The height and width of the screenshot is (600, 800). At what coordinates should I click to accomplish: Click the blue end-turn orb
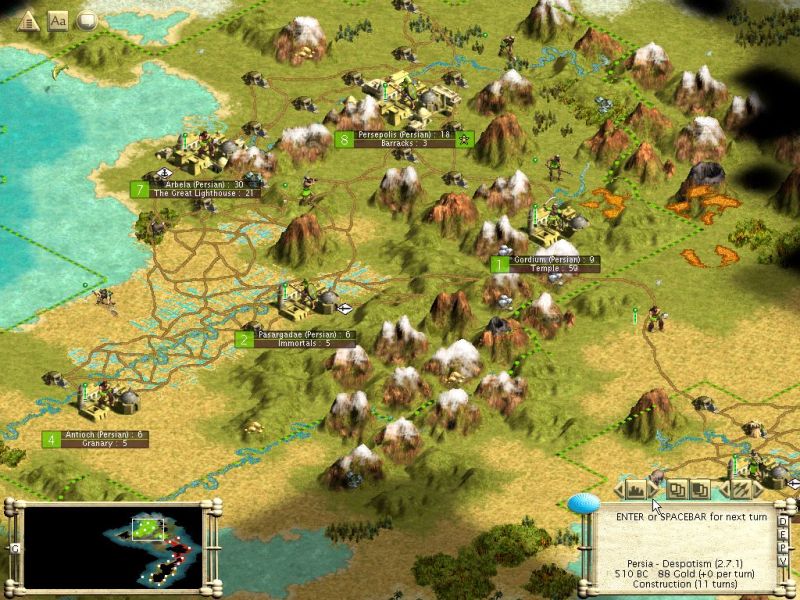(x=583, y=503)
